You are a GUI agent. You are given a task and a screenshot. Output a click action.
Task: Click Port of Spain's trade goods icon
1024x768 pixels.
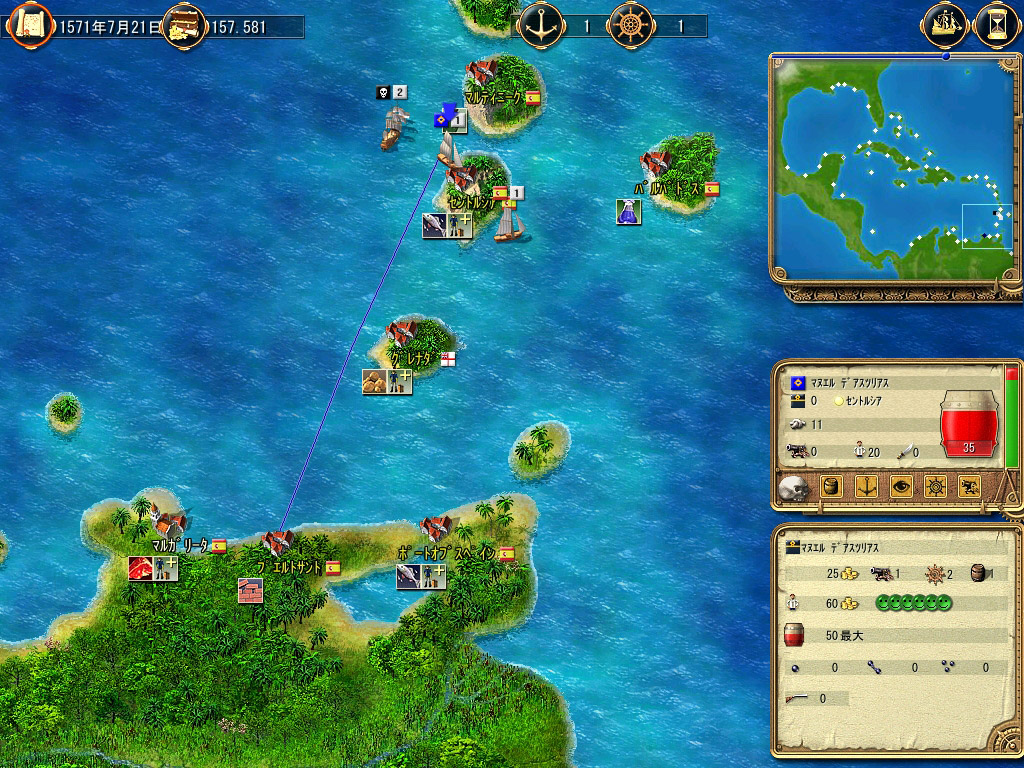pyautogui.click(x=409, y=576)
